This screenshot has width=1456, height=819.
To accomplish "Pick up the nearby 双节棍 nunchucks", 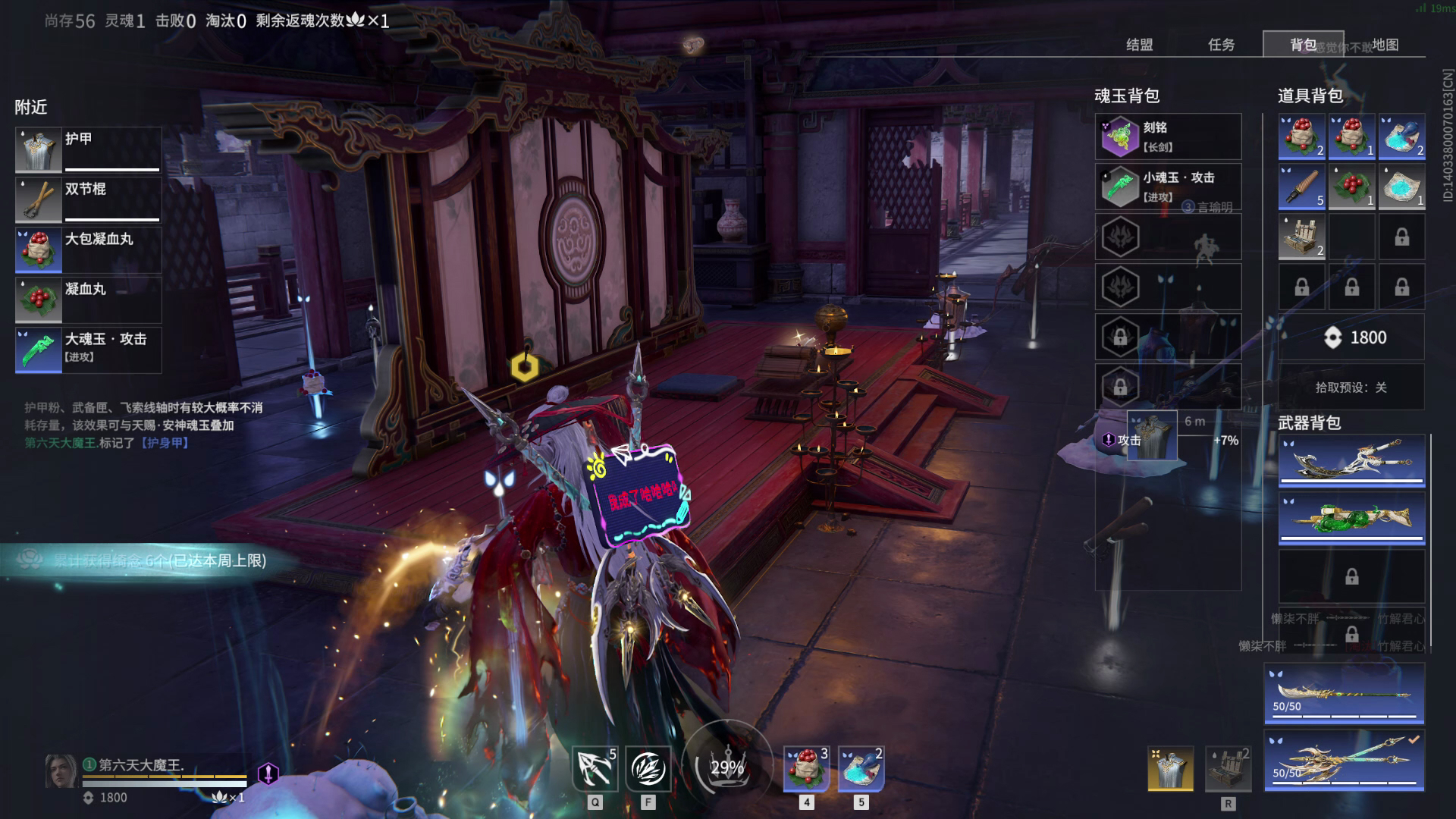I will (88, 199).
